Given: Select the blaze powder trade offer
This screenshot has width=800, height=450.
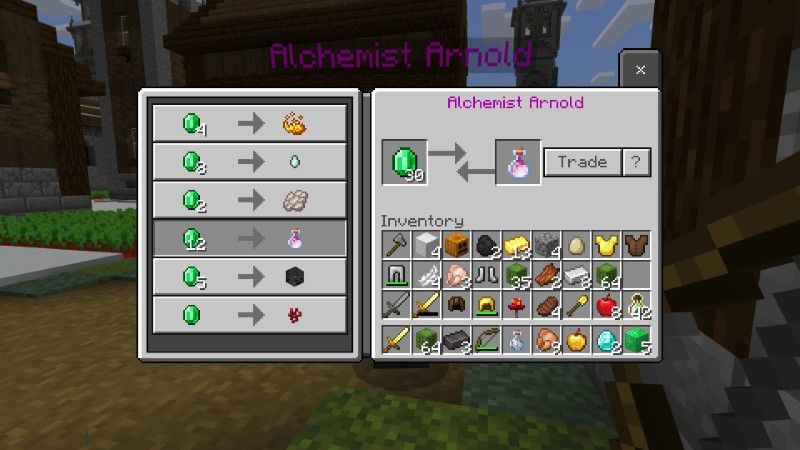Looking at the screenshot, I should click(250, 123).
